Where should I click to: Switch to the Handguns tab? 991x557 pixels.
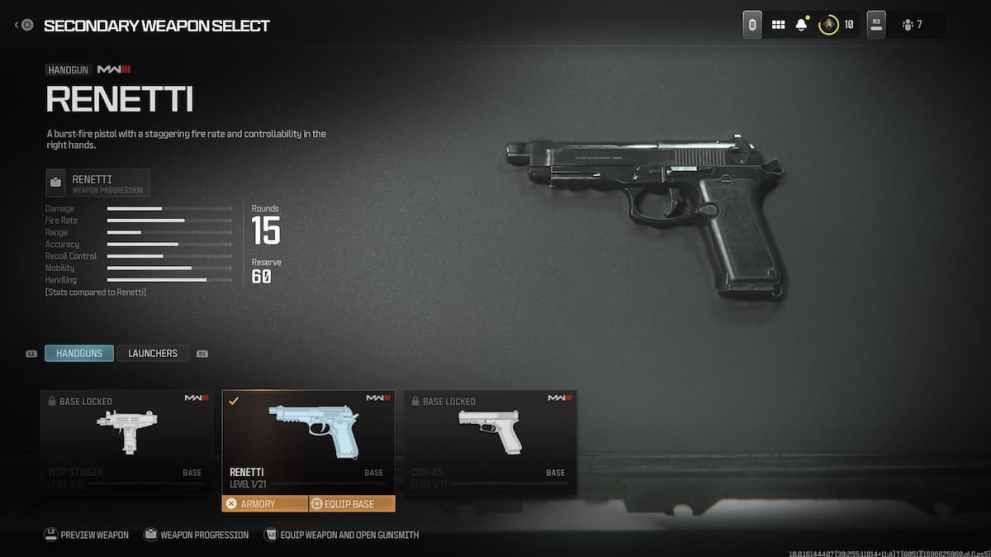point(79,353)
